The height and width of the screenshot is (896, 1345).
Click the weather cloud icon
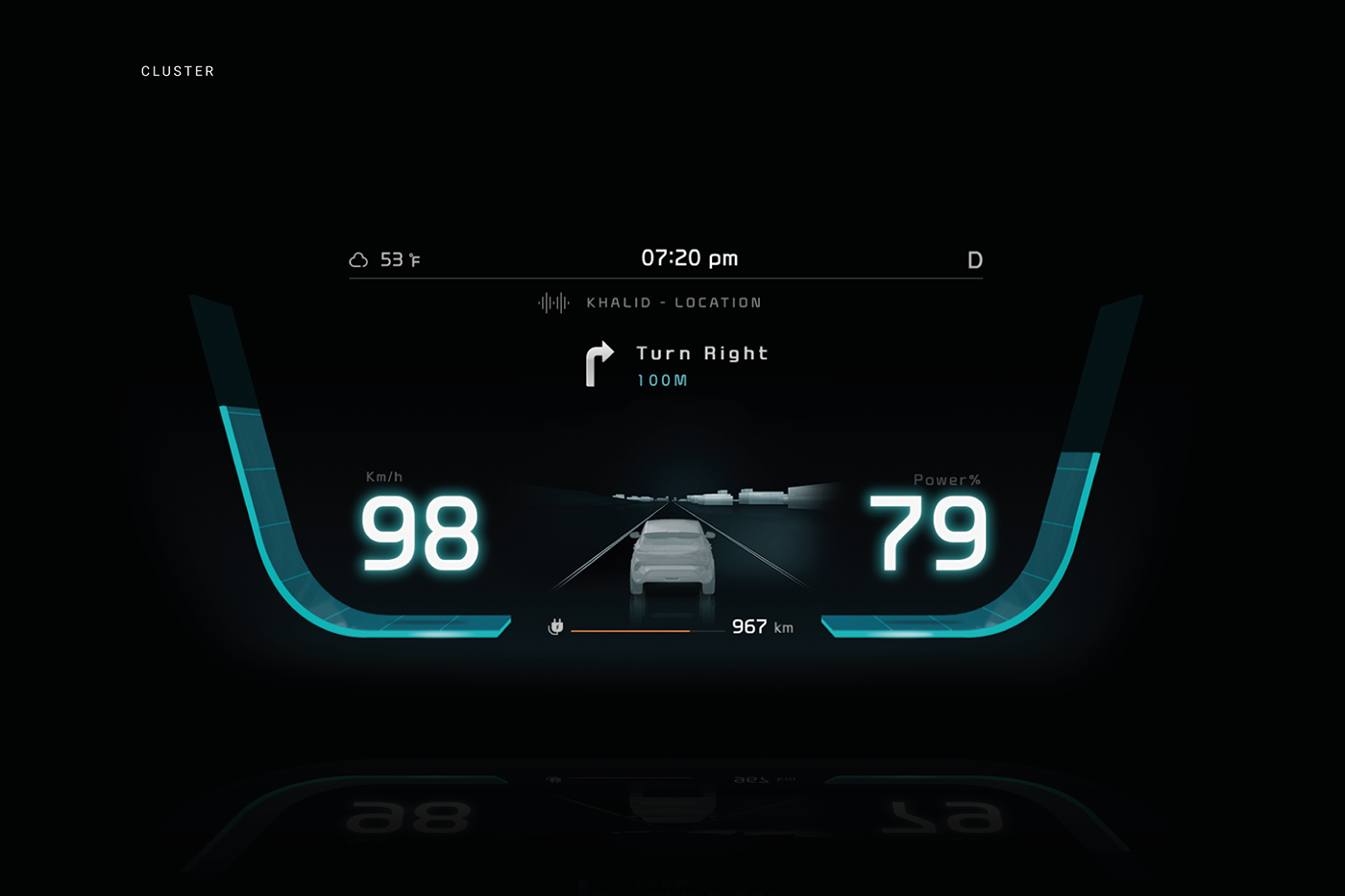point(359,258)
